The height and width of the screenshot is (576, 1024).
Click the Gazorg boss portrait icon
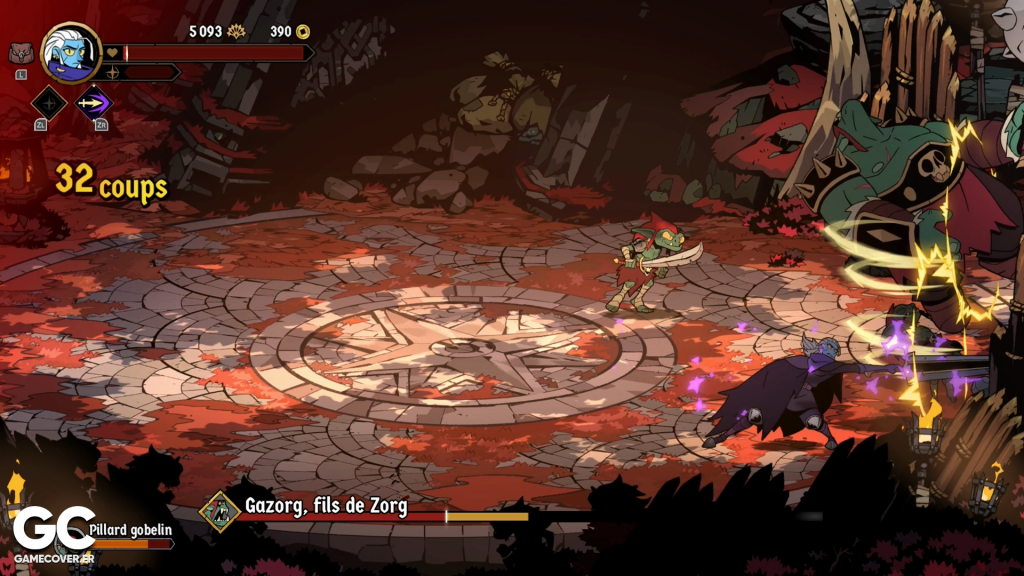click(219, 509)
